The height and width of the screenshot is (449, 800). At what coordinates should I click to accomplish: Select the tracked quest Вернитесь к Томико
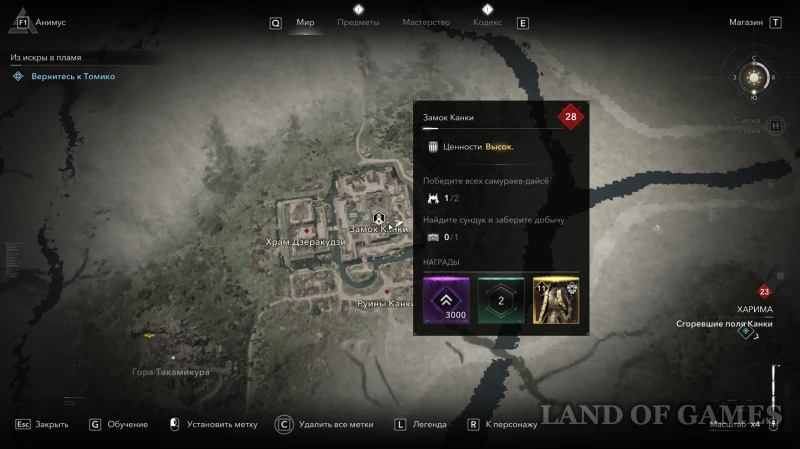click(x=72, y=76)
